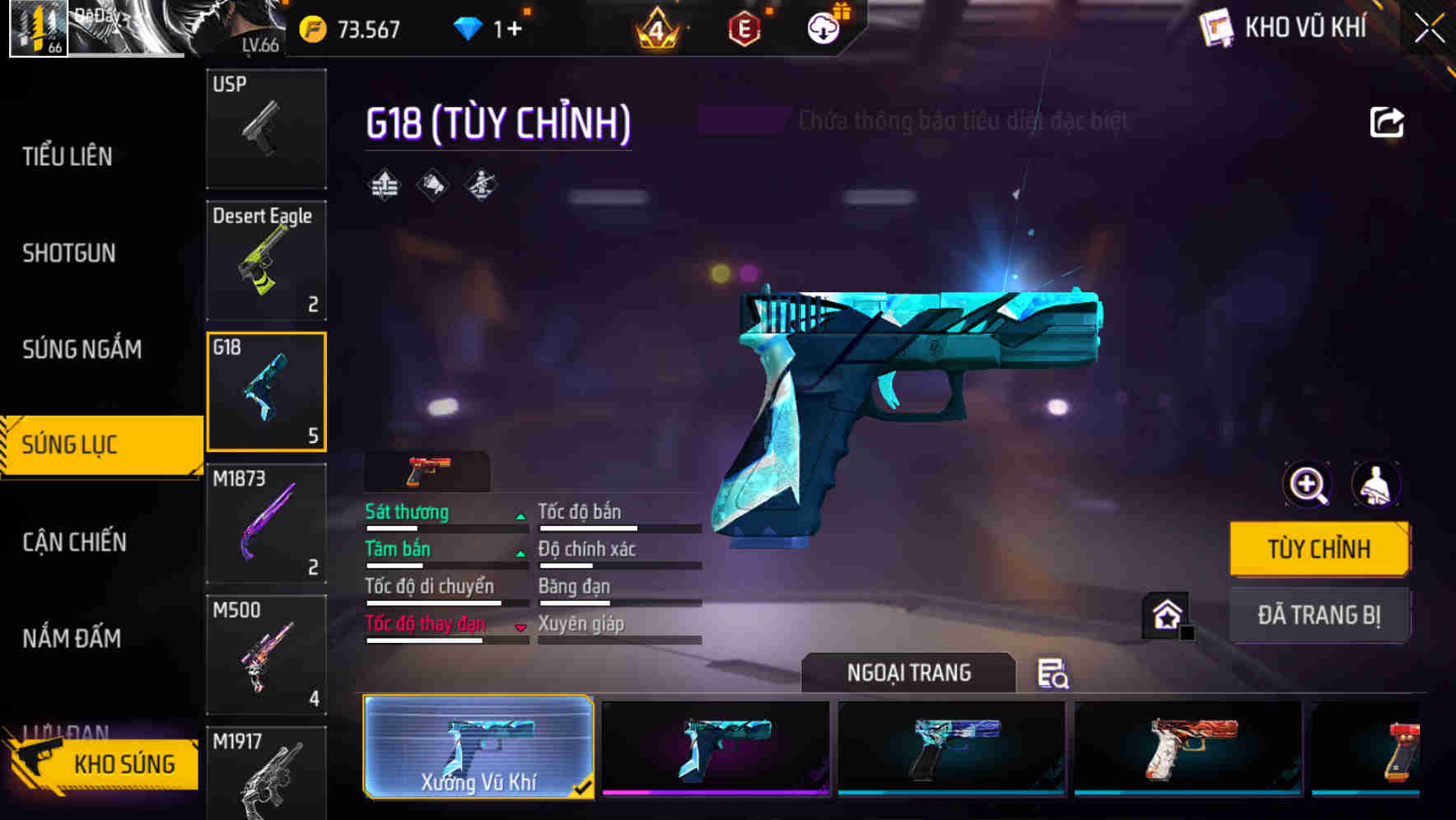Click the ĐÃ TRANG BỊ button
The image size is (1456, 820).
click(1318, 614)
